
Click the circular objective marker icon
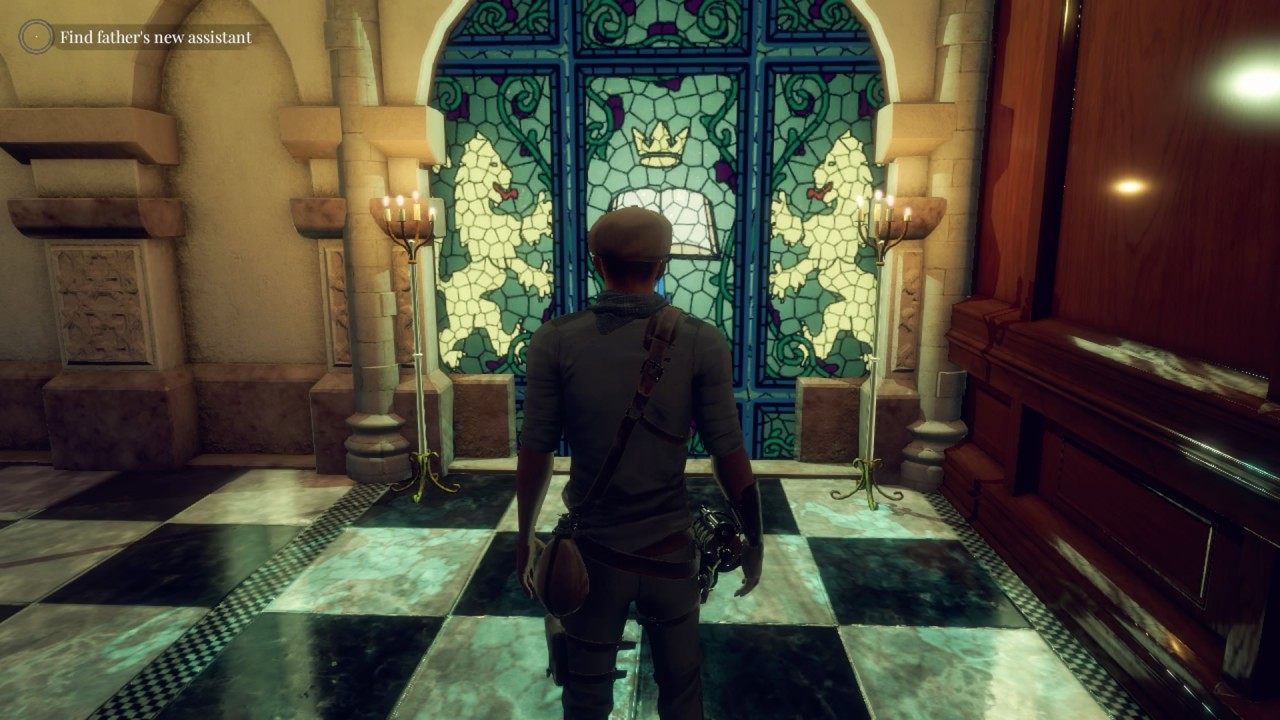point(36,37)
